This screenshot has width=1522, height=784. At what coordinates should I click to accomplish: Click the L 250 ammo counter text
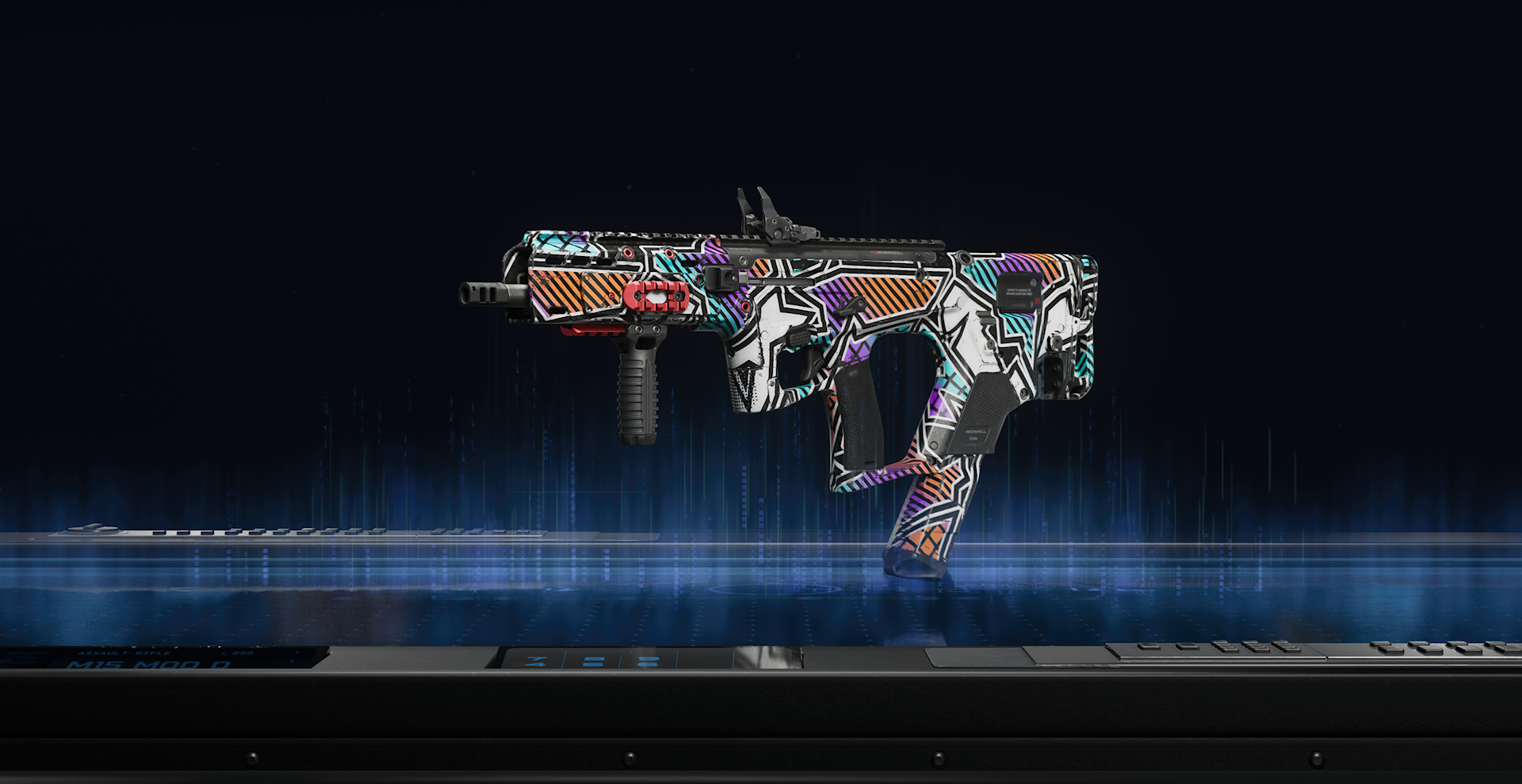tap(238, 652)
